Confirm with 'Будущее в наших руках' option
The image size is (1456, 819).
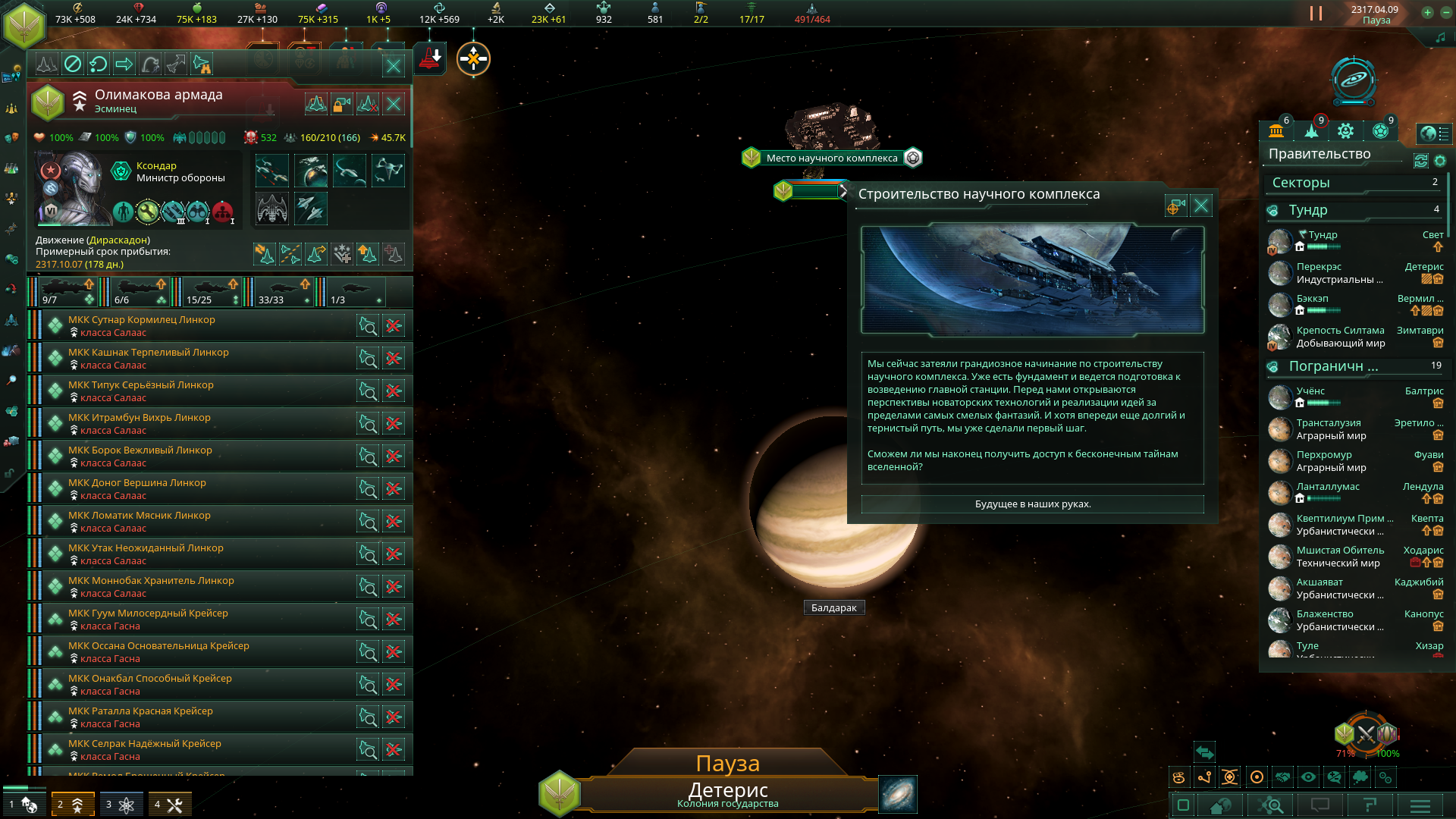[1032, 504]
